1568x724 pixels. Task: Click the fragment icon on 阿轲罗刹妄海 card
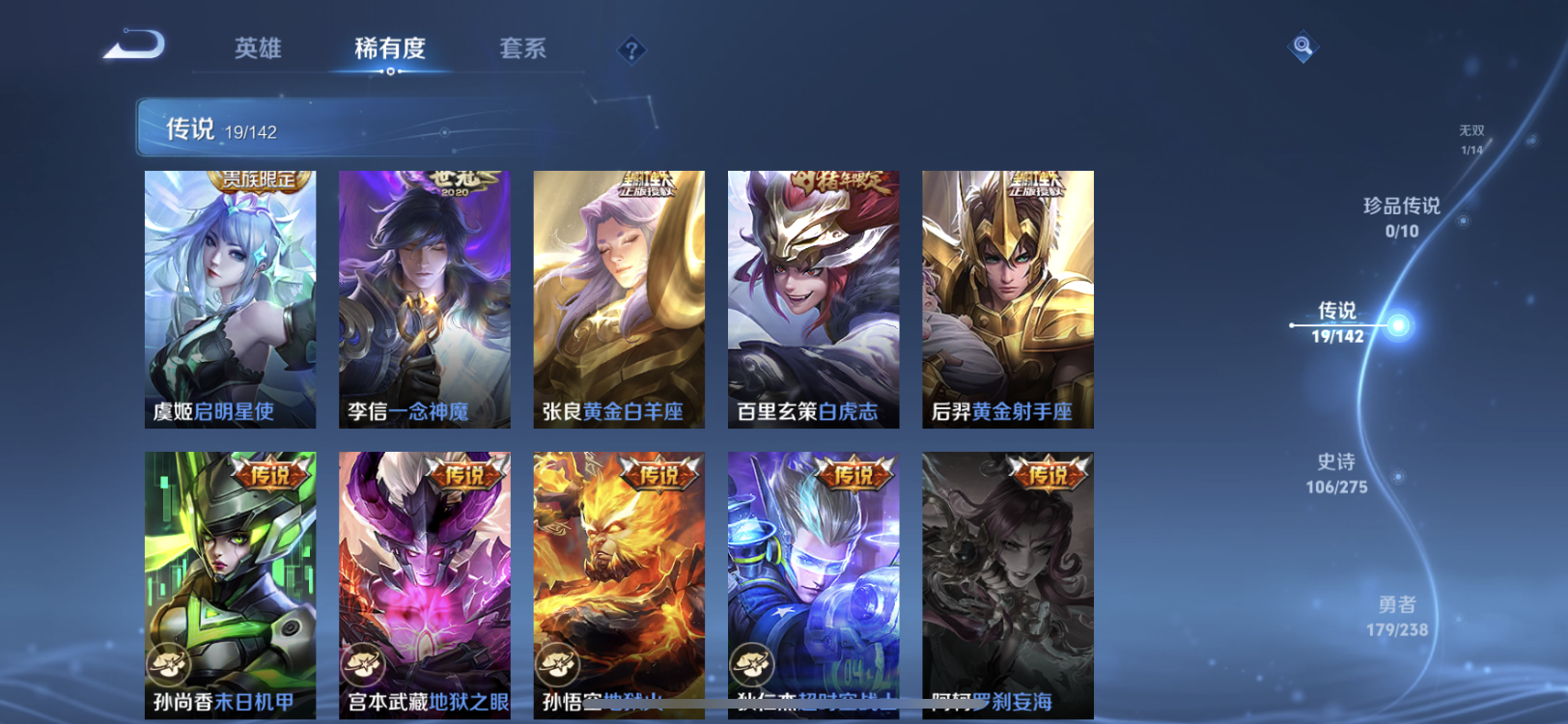[946, 665]
